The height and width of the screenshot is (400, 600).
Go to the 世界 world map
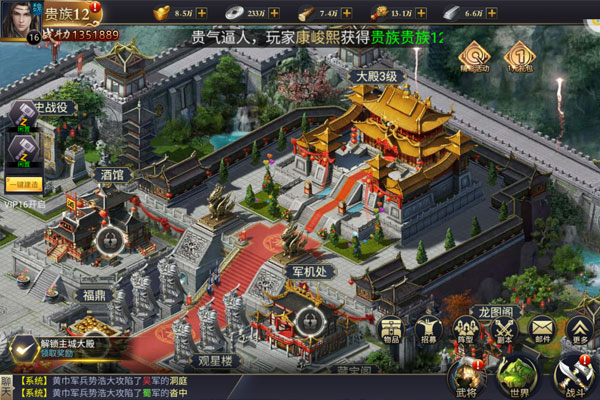pyautogui.click(x=518, y=375)
